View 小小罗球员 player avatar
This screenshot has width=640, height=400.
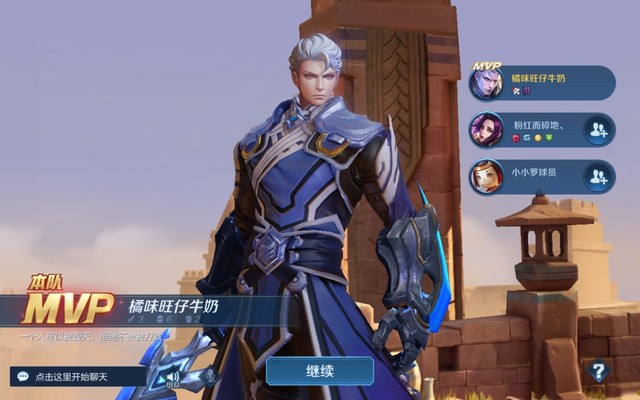pyautogui.click(x=487, y=177)
